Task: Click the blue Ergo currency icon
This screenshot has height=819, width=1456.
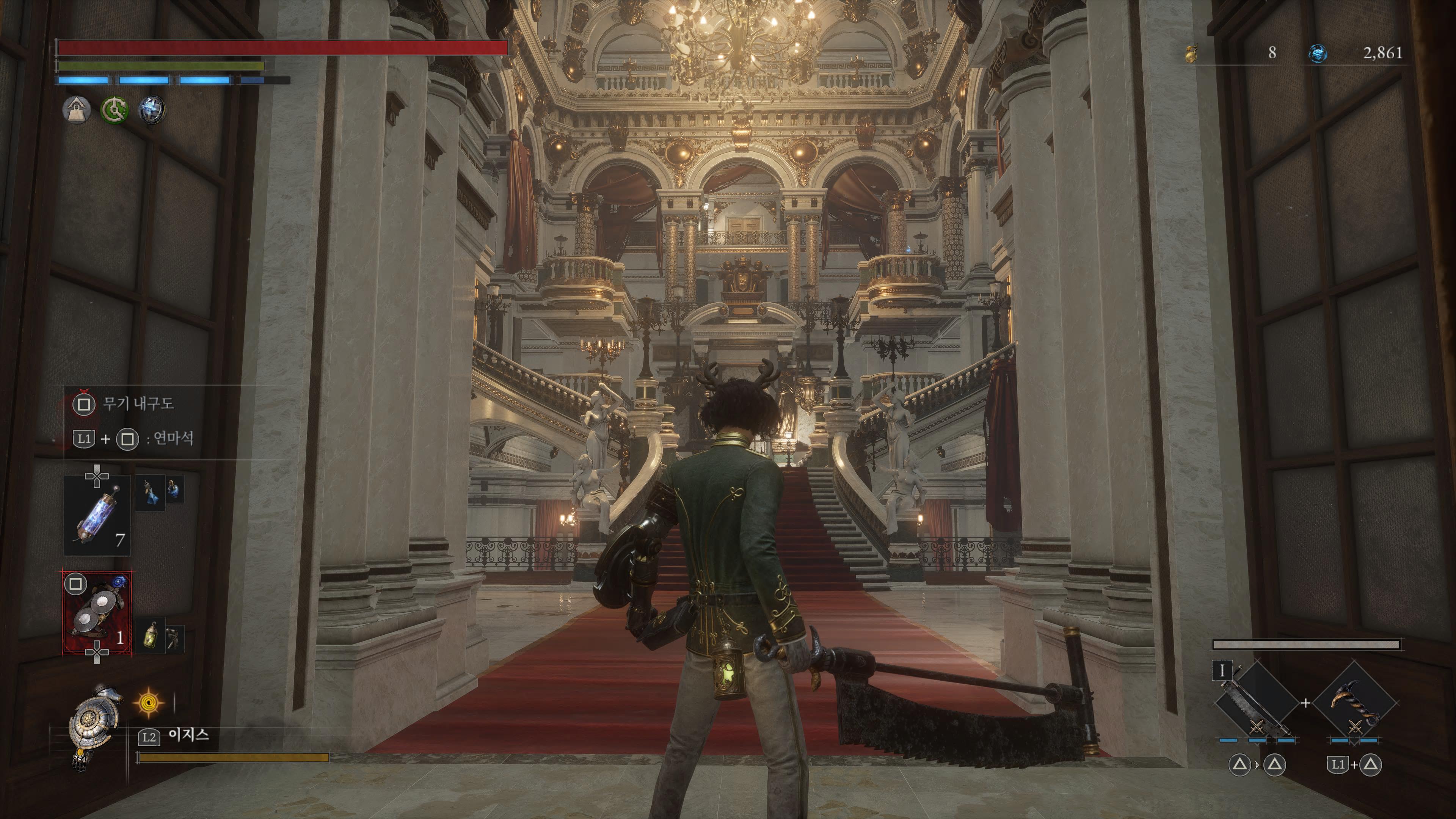Action: [1318, 54]
